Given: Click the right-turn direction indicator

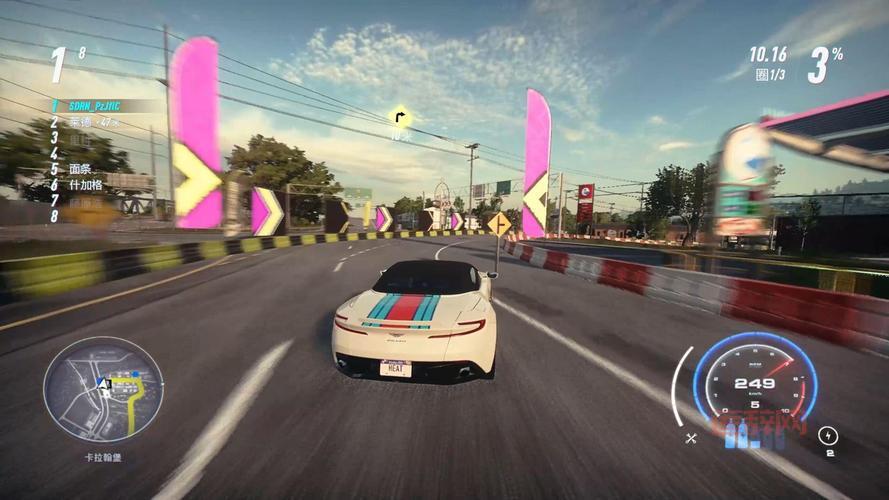Looking at the screenshot, I should click(x=400, y=117).
